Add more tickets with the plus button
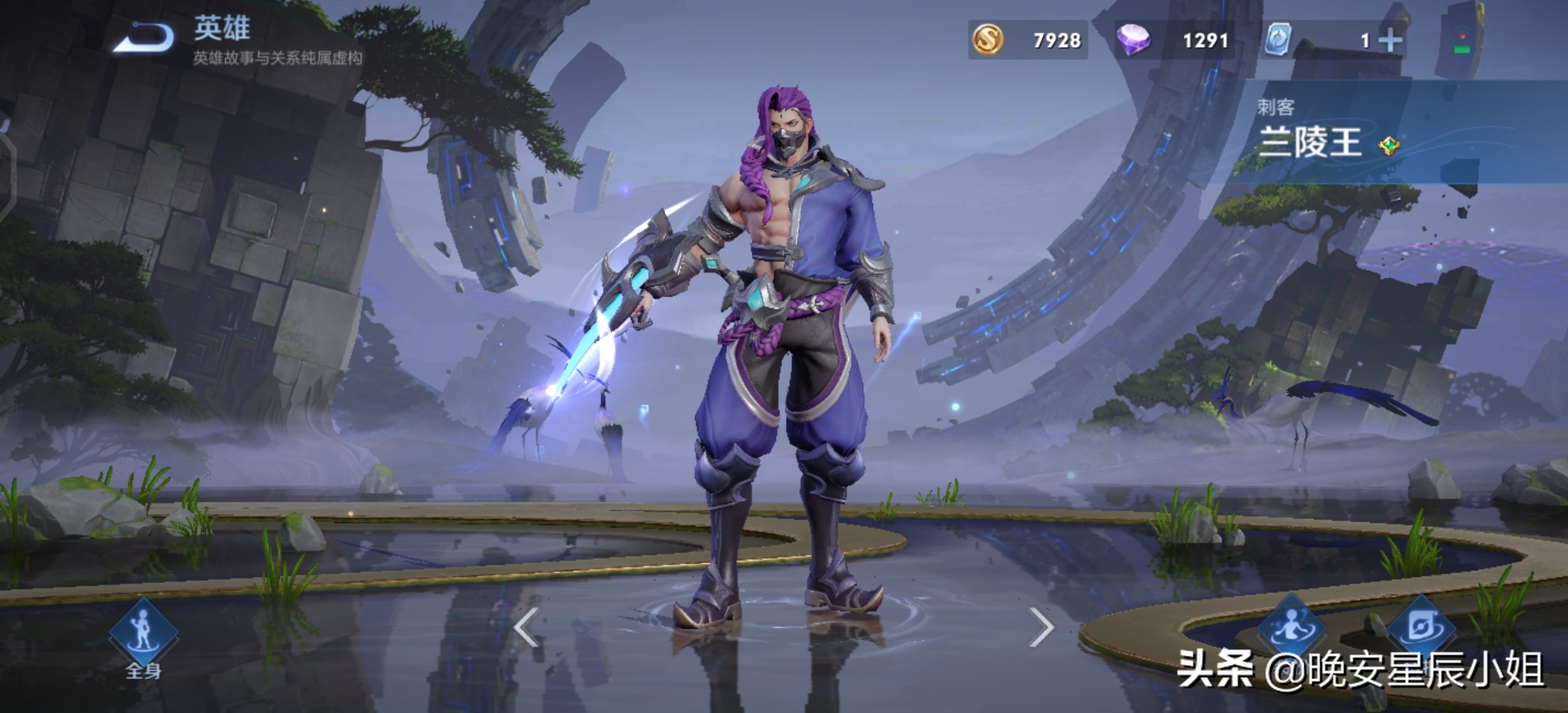This screenshot has height=713, width=1568. pyautogui.click(x=1390, y=41)
